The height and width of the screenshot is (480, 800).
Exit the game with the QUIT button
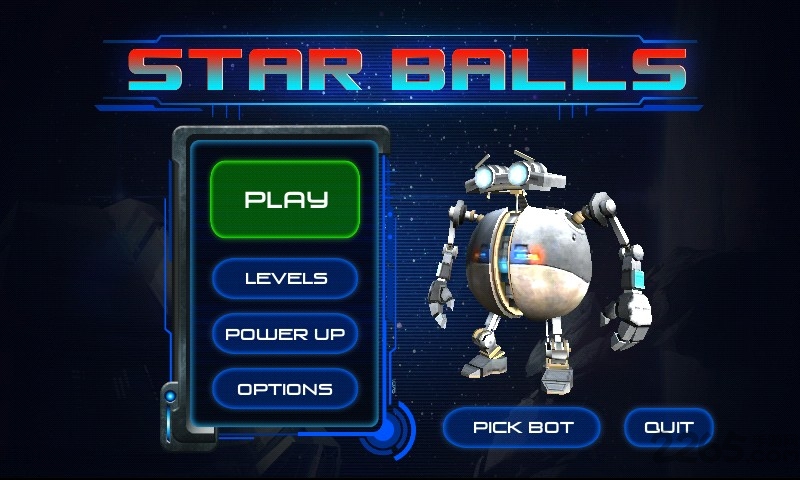(669, 427)
